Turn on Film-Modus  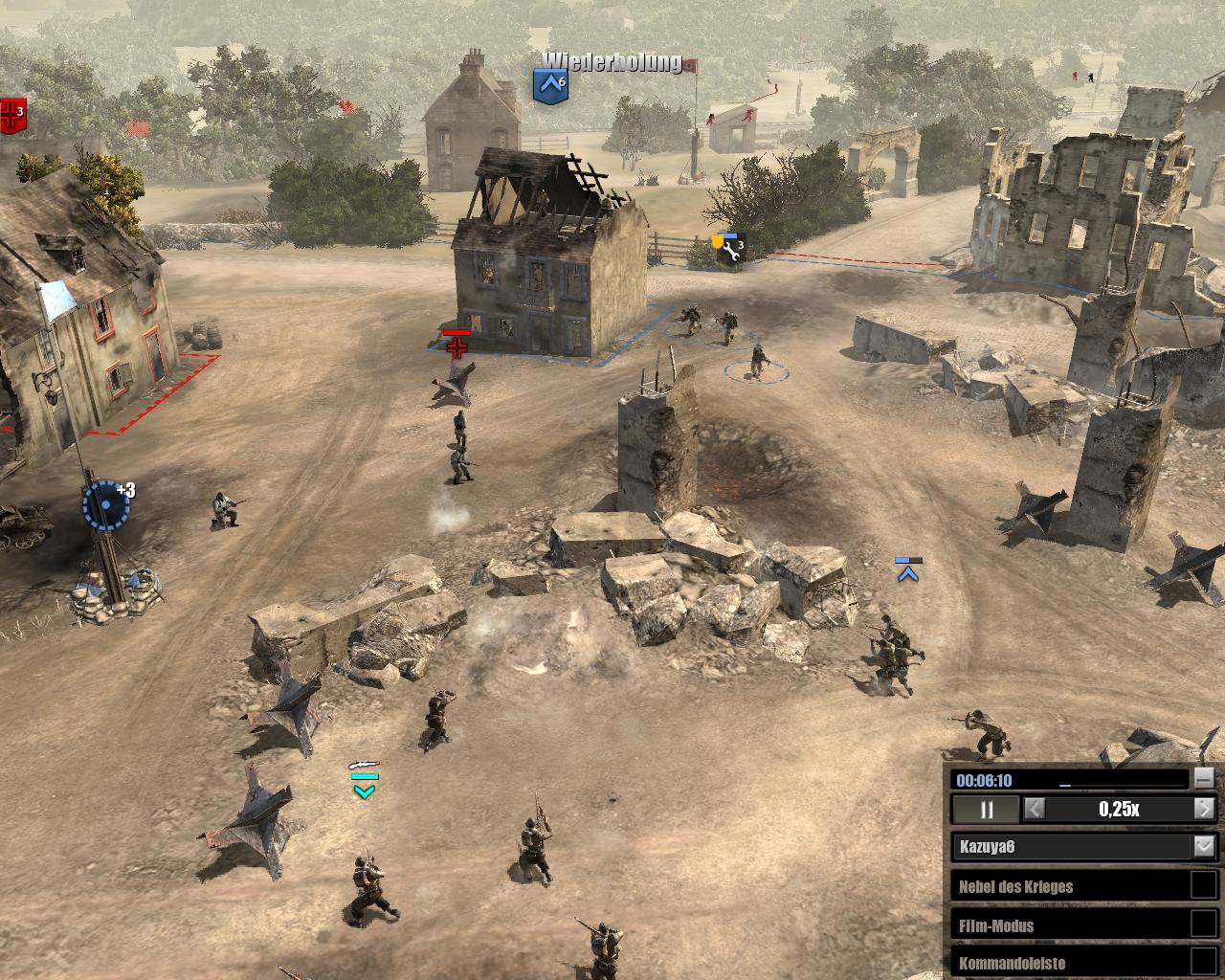click(1202, 924)
